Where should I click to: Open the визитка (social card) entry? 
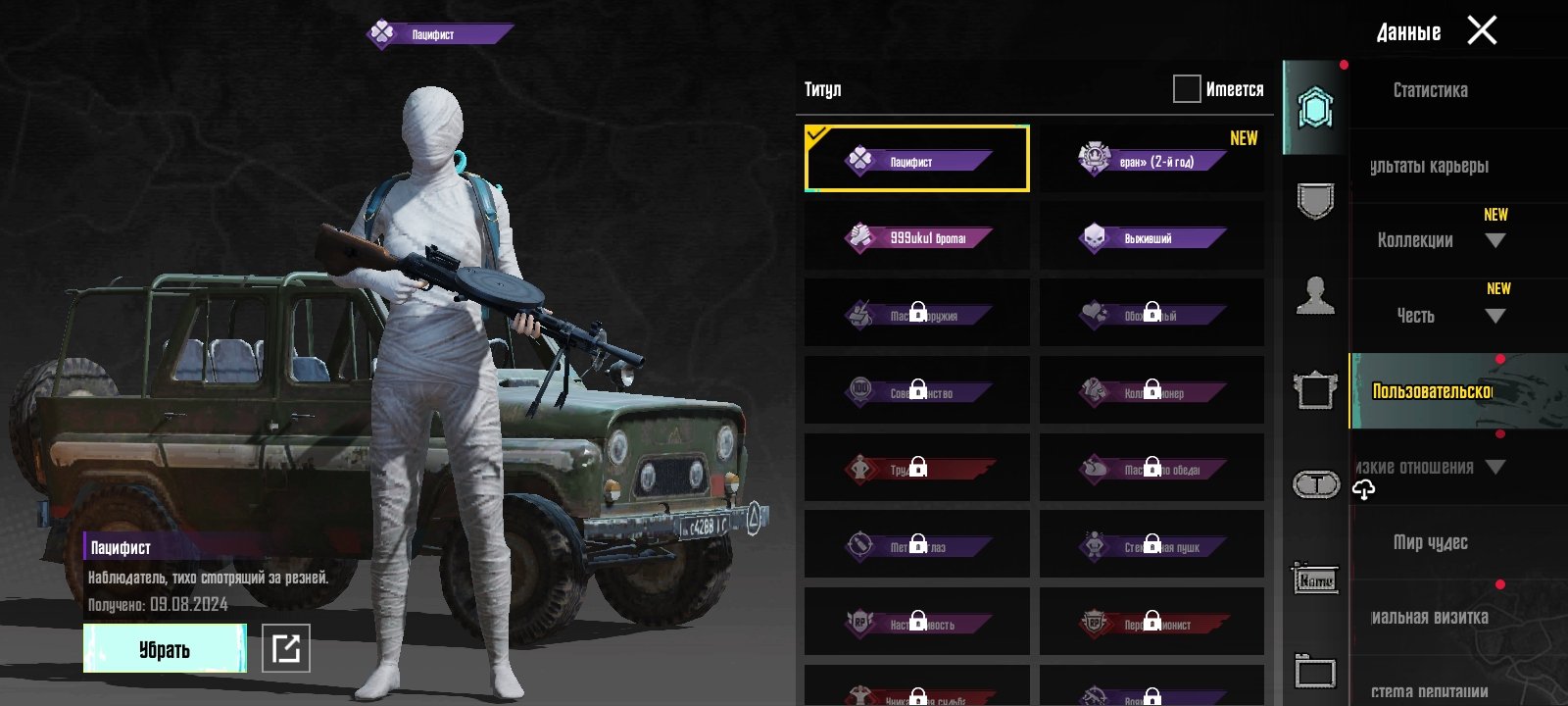pos(1430,617)
